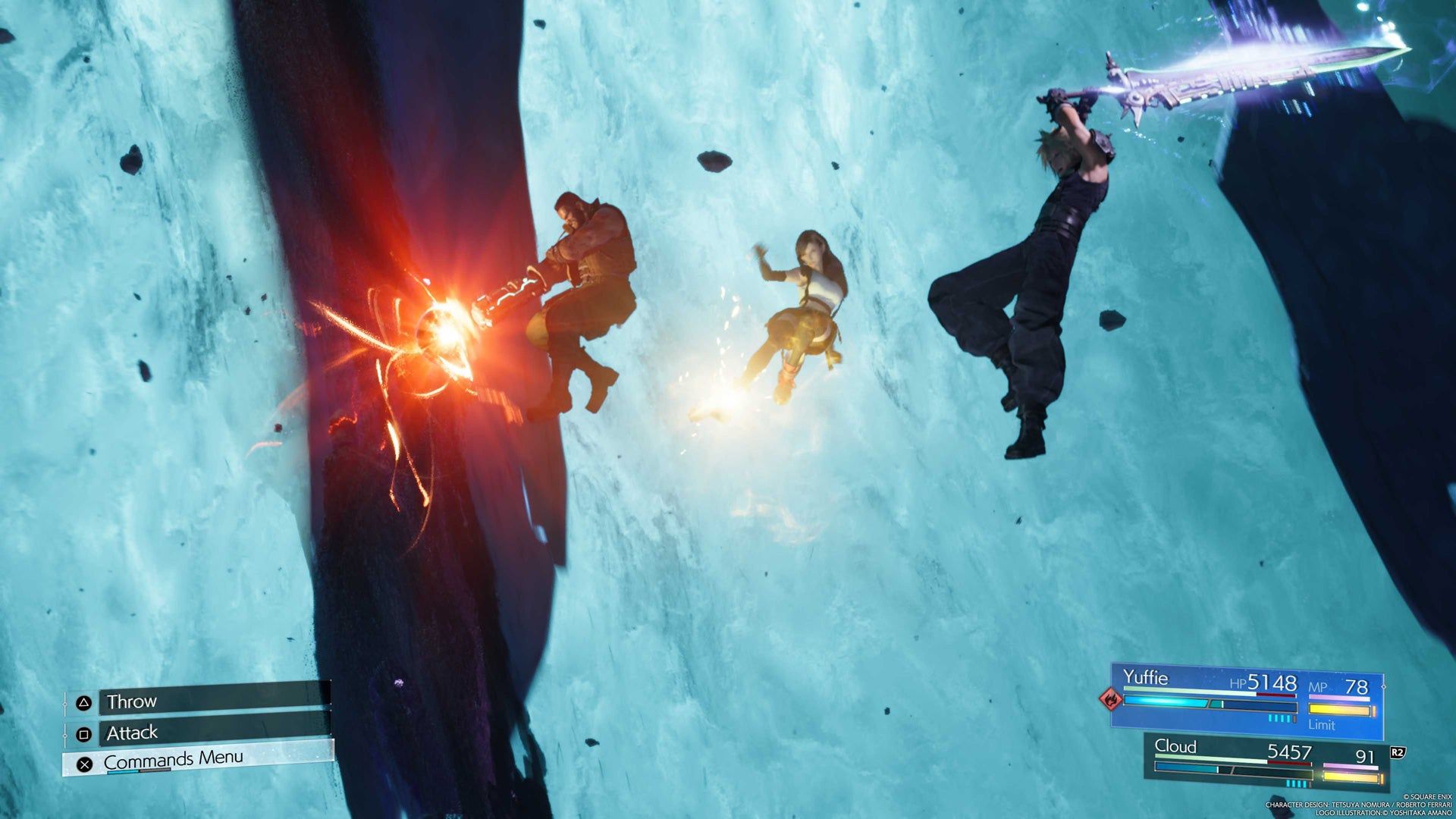Click the Cross button icon beside Commands Menu
Image resolution: width=1456 pixels, height=819 pixels.
pos(84,764)
